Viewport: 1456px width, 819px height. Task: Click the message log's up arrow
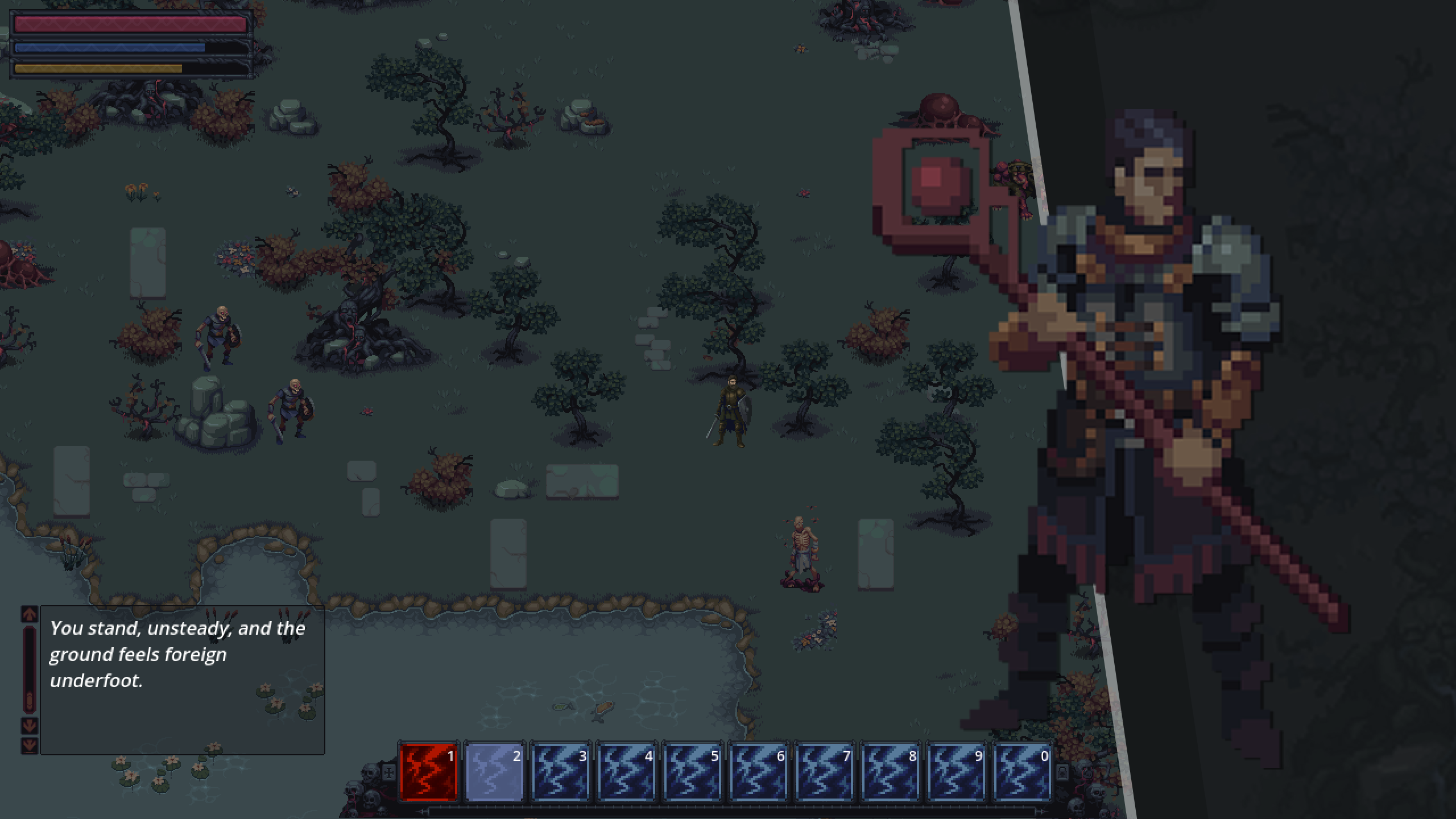[30, 614]
